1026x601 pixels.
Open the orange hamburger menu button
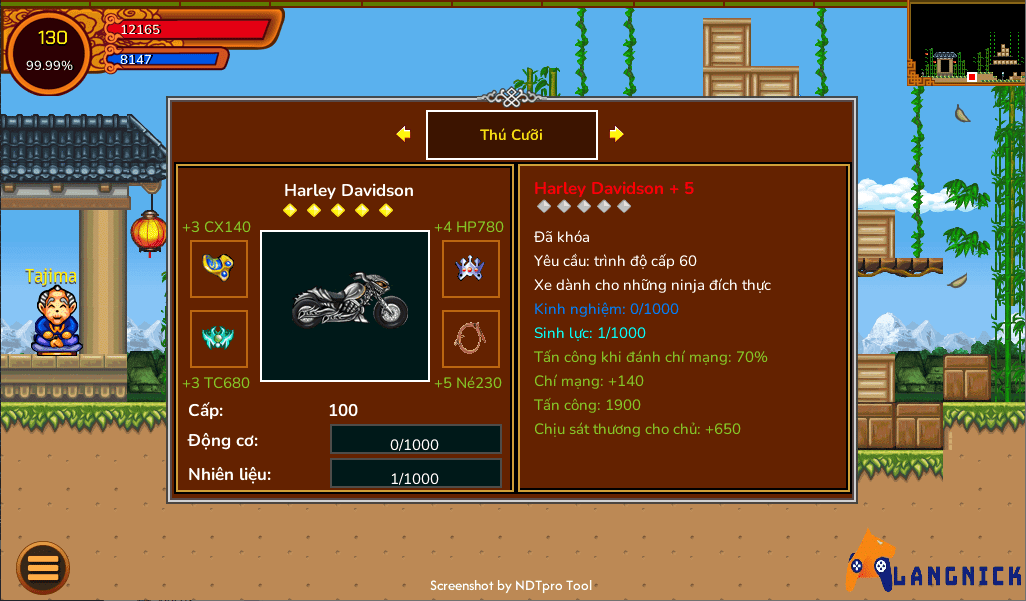pyautogui.click(x=43, y=567)
